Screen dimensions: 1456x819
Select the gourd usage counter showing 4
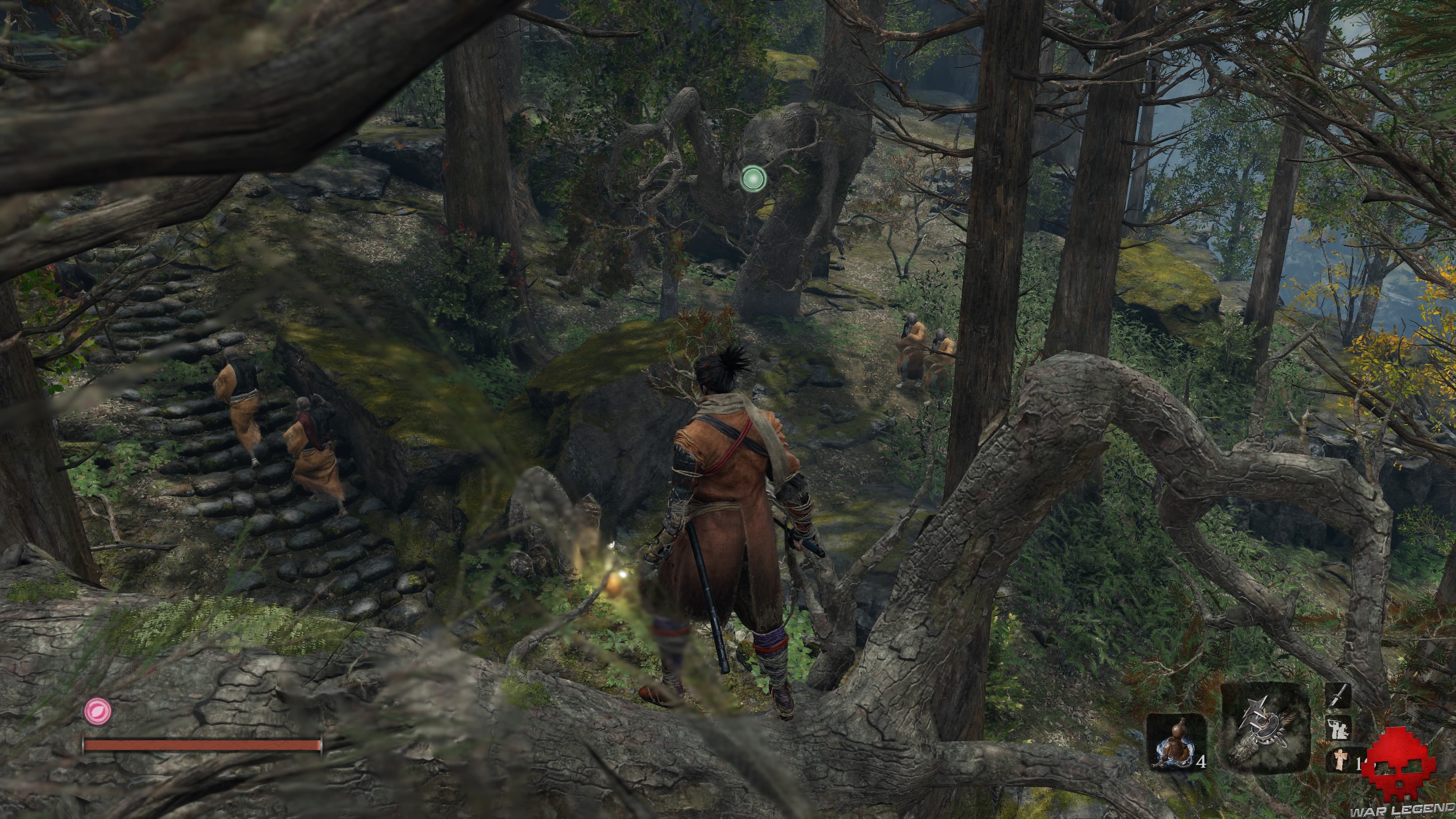(1202, 761)
